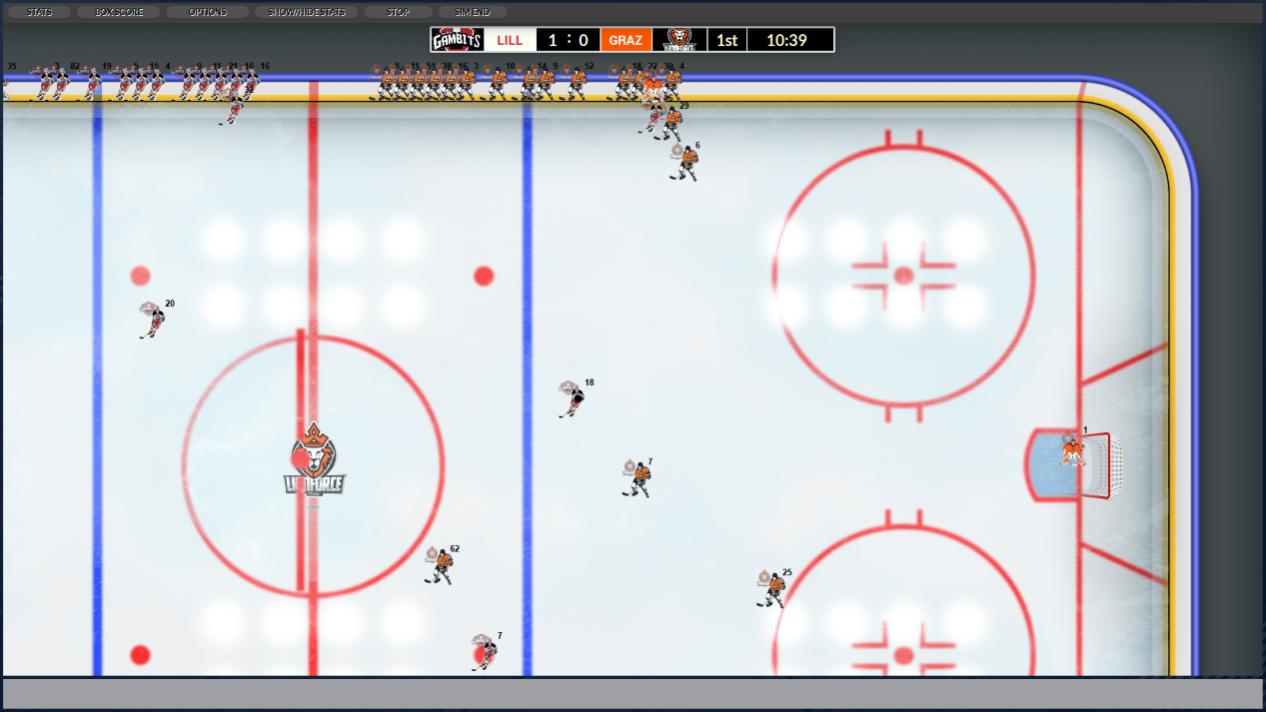Viewport: 1266px width, 712px height.
Task: Click Sim End to finish game
Action: tap(472, 12)
